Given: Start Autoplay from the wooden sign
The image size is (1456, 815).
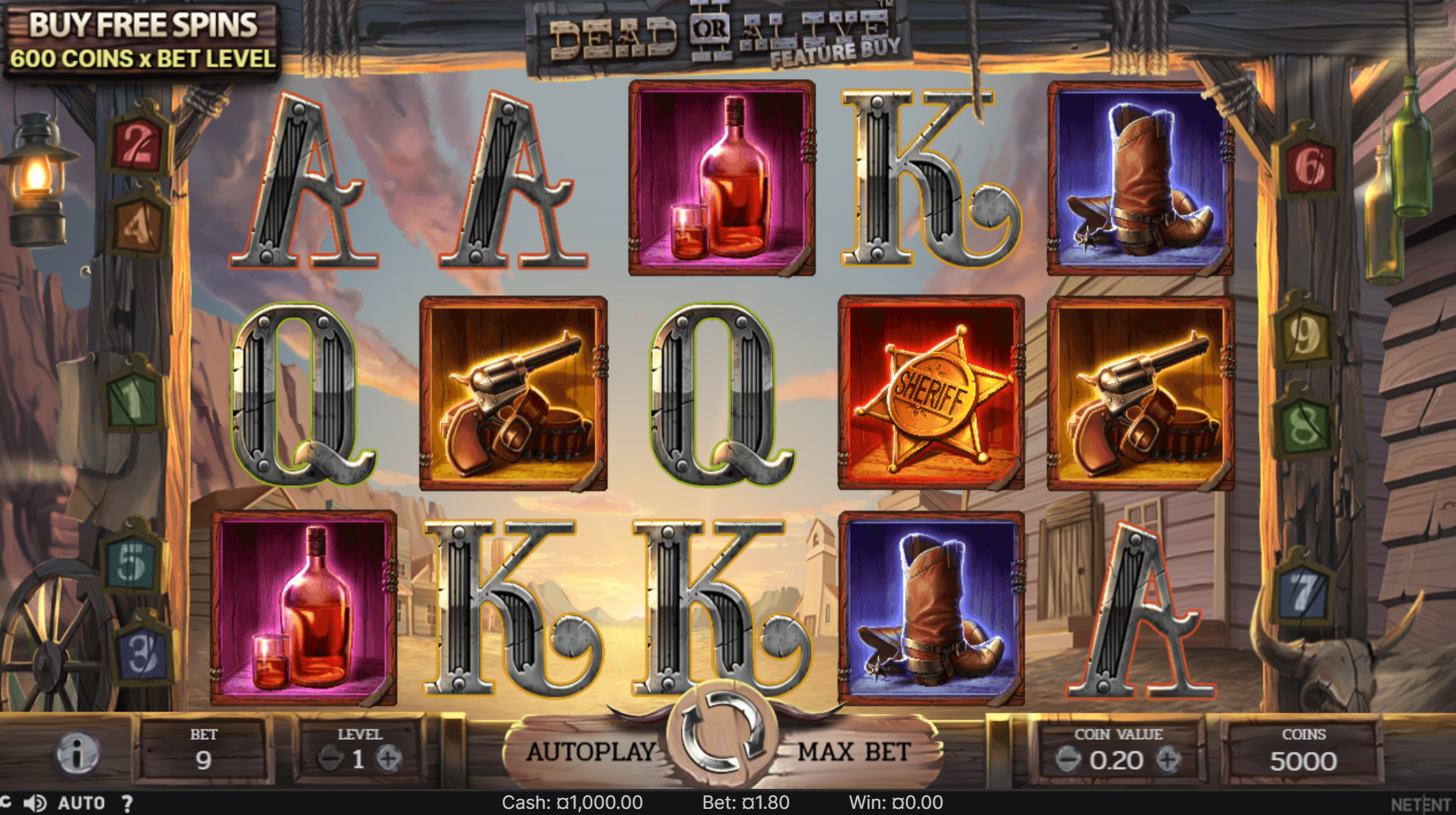Looking at the screenshot, I should (591, 752).
